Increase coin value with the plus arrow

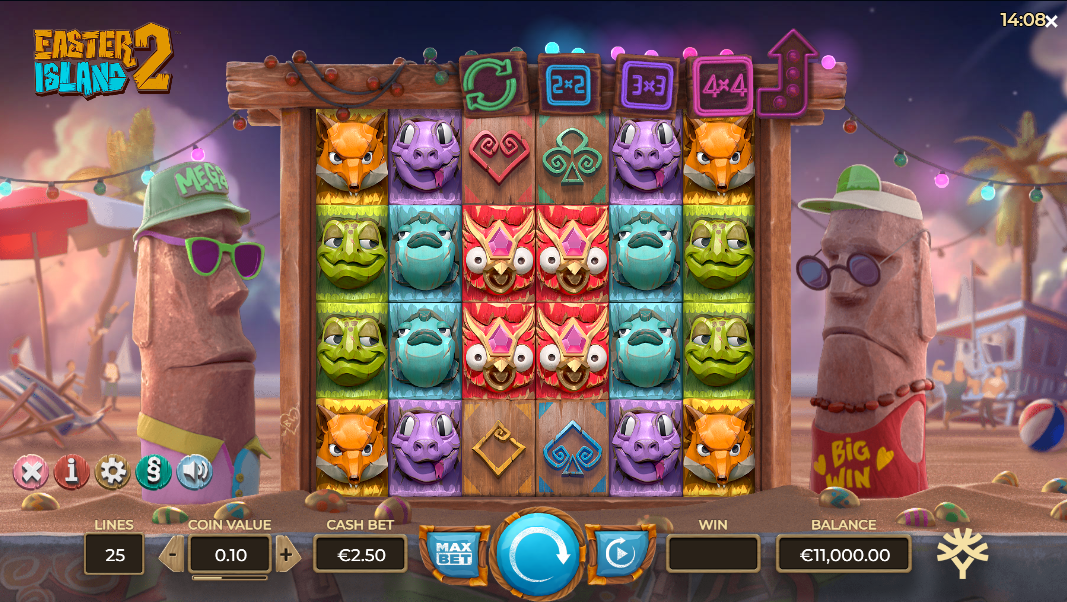pos(287,553)
